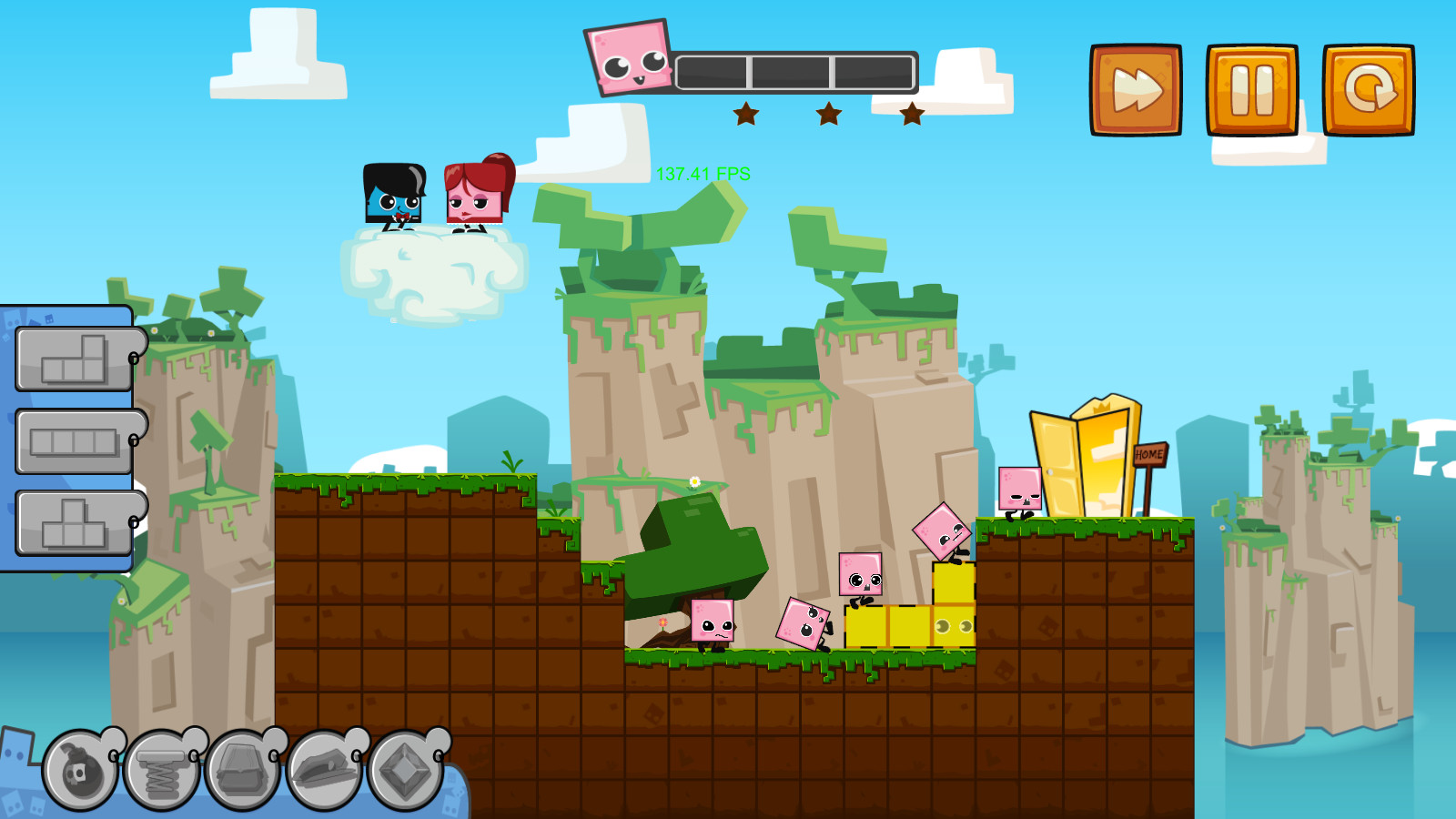The width and height of the screenshot is (1456, 819).
Task: Pick the bucket block tool
Action: tap(244, 769)
